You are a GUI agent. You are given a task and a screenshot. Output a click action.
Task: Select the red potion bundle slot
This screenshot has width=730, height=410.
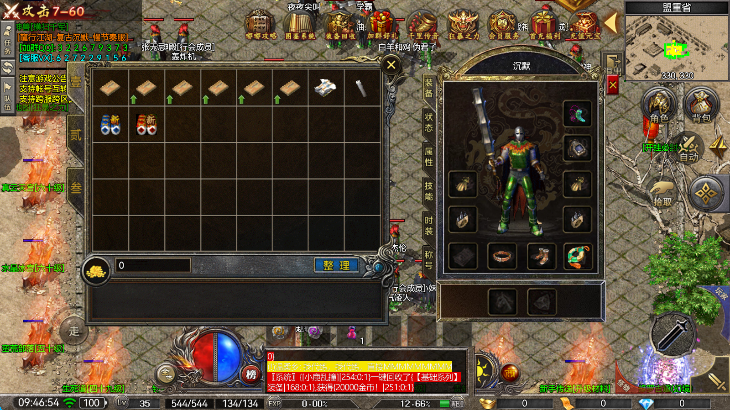(146, 125)
